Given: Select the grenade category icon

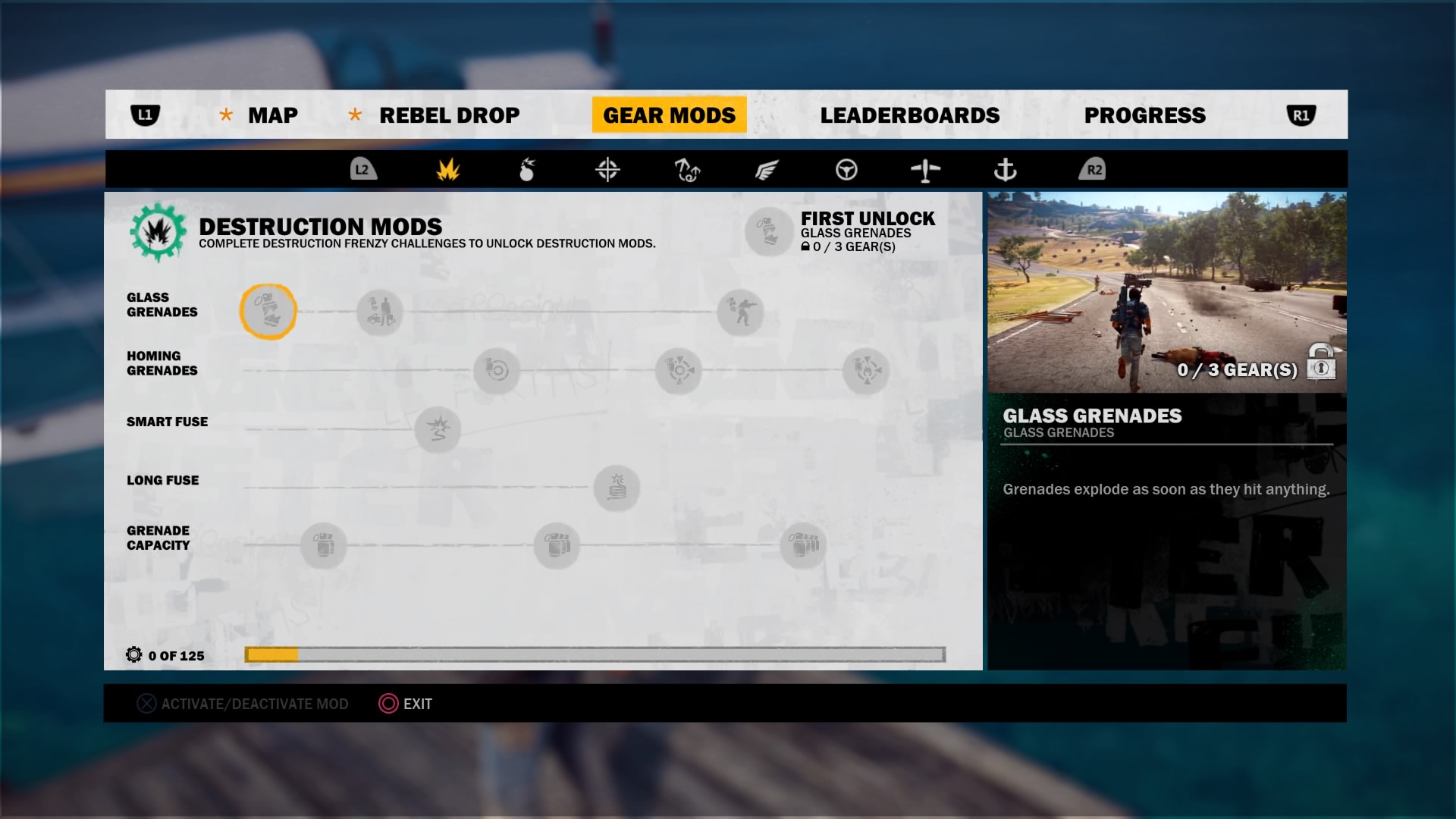Looking at the screenshot, I should (x=527, y=170).
